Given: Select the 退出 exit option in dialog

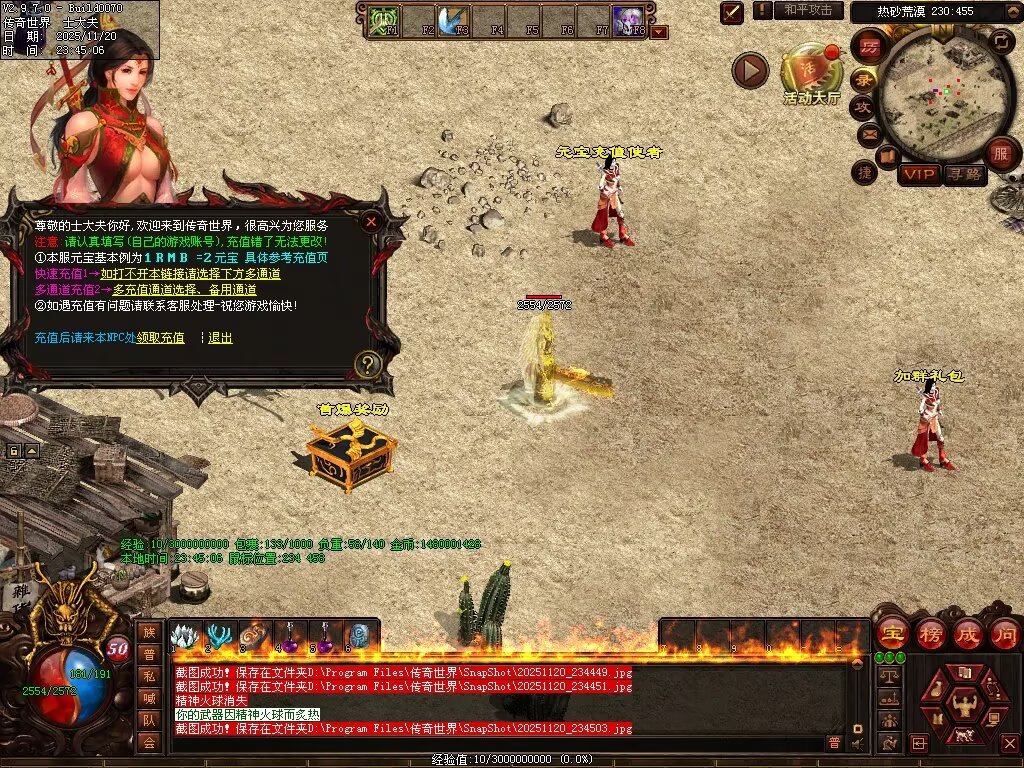Looking at the screenshot, I should click(x=220, y=338).
